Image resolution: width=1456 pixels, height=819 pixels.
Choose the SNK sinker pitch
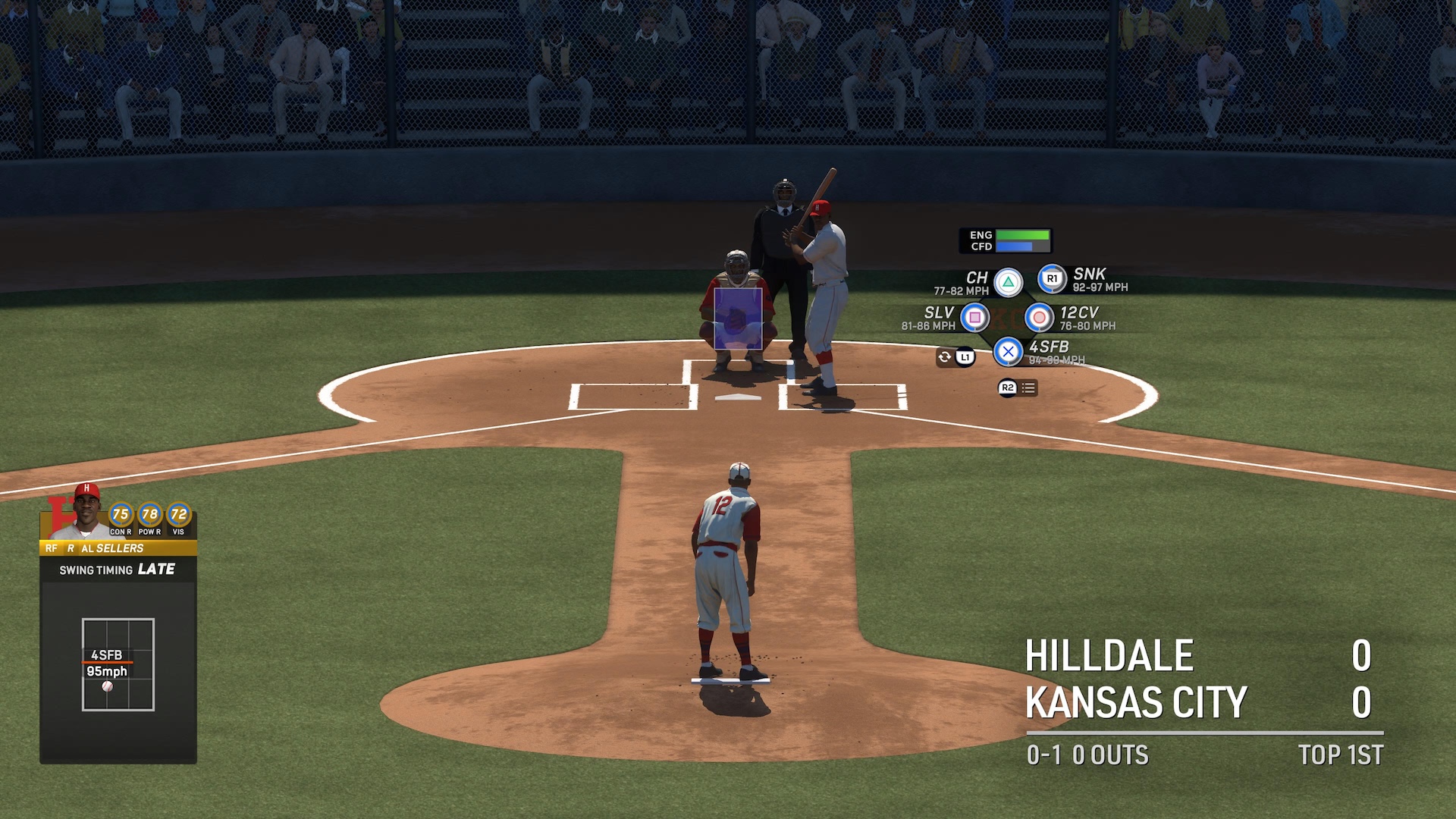[x=1052, y=279]
